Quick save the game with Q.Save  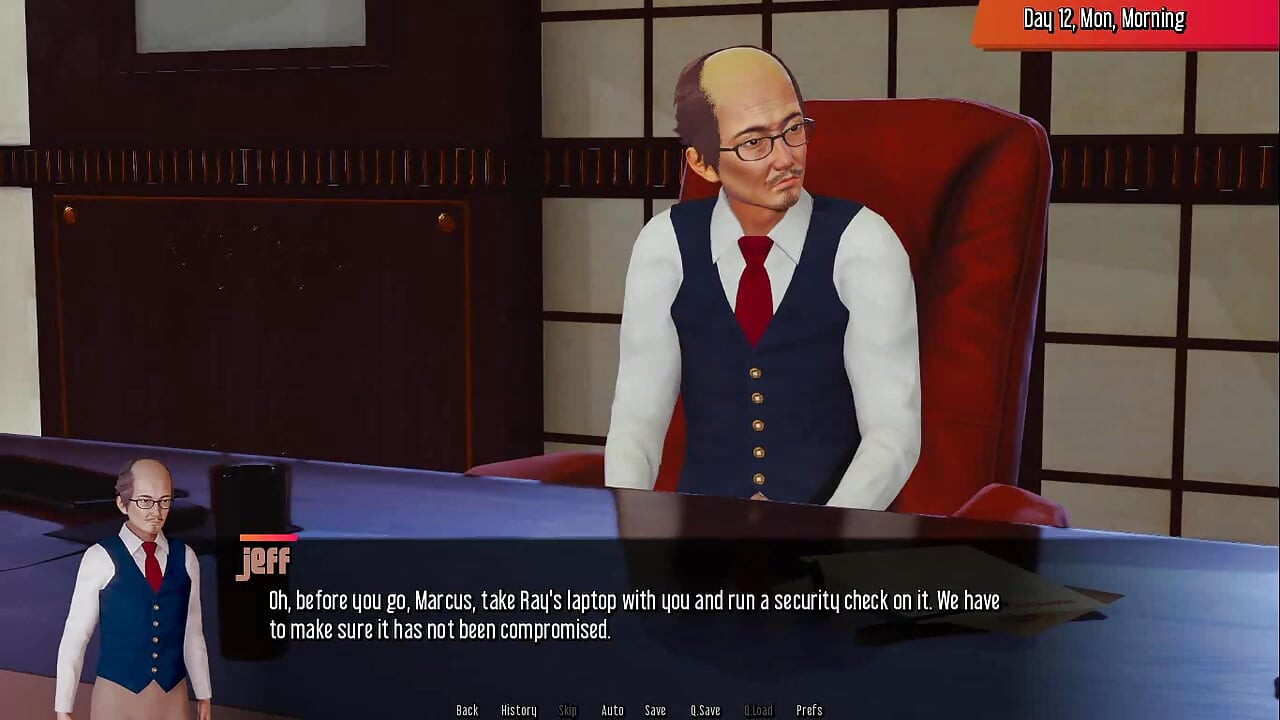pyautogui.click(x=705, y=710)
